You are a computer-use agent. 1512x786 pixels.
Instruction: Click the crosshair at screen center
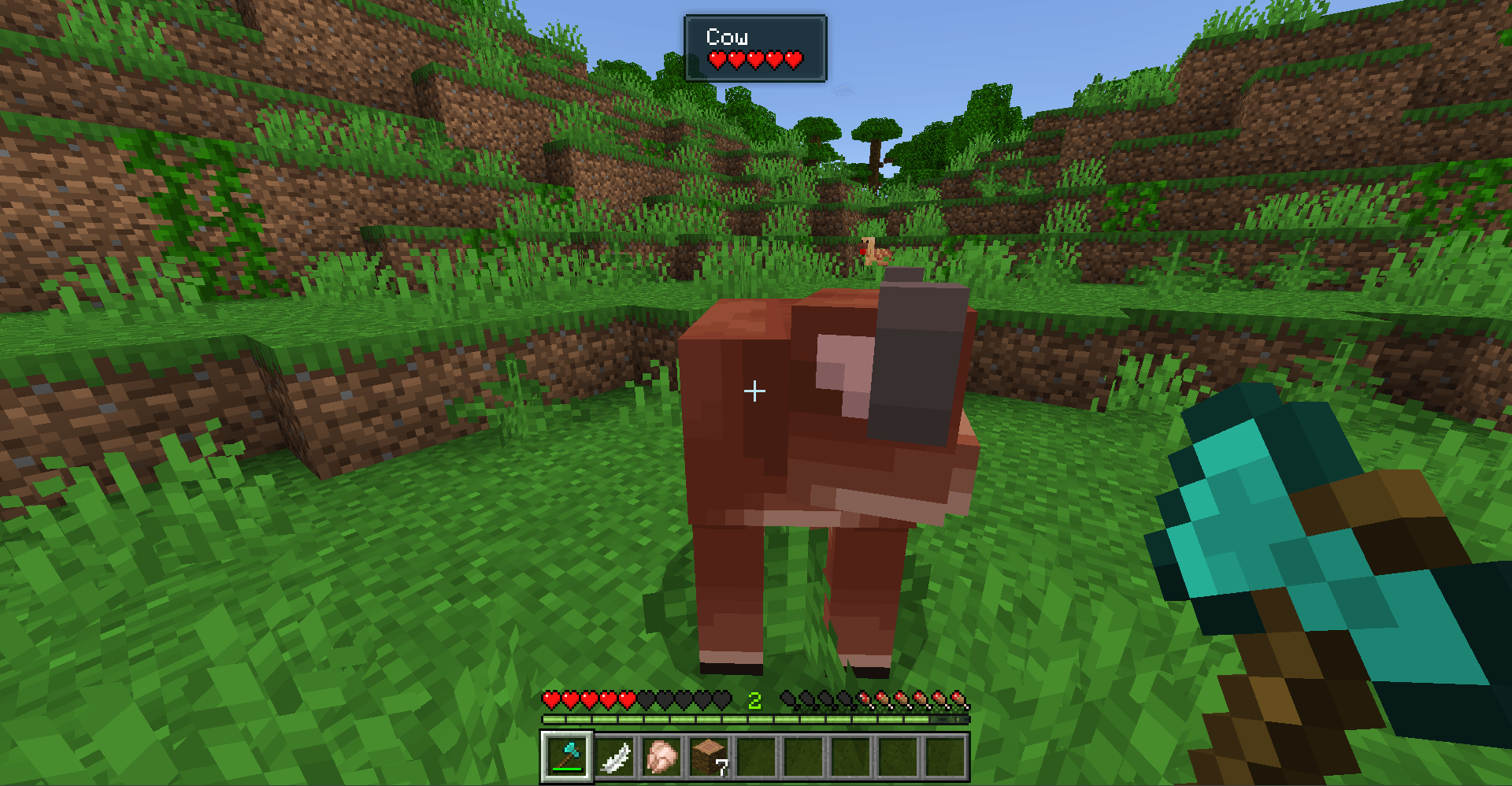(x=756, y=390)
